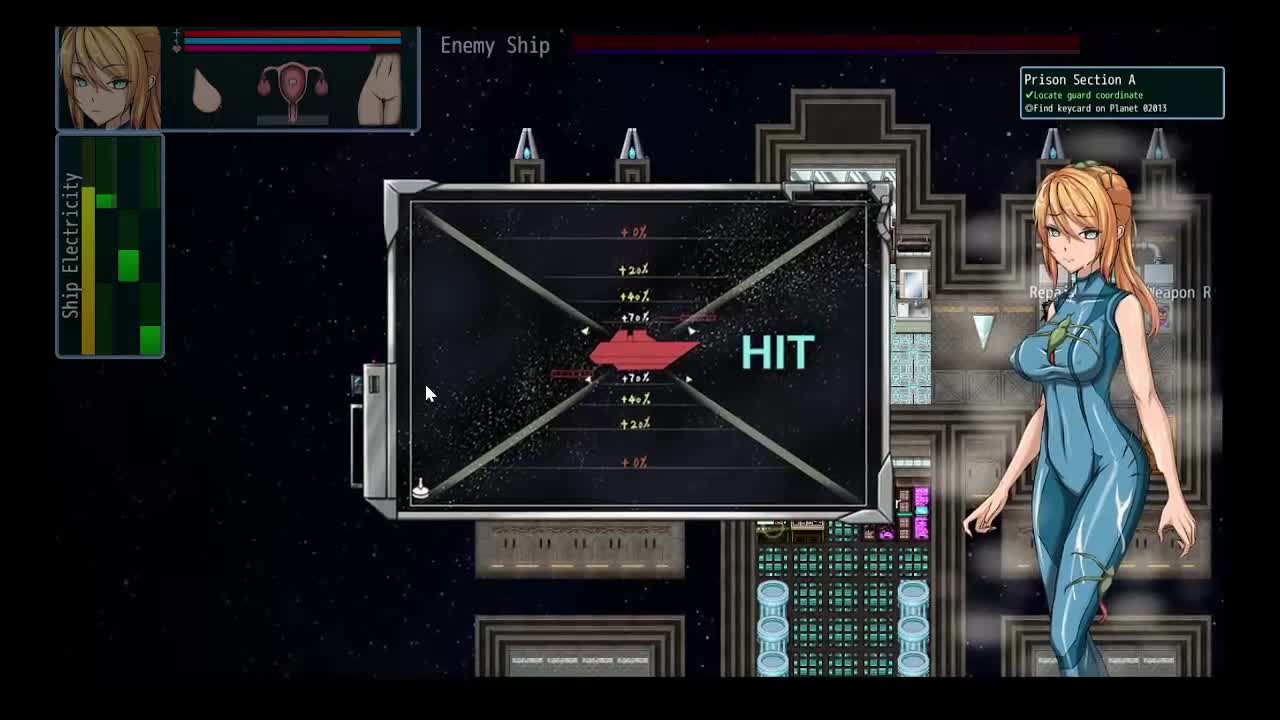This screenshot has height=720, width=1280.
Task: Open the Prison Section A objective tracker
Action: 1121,93
